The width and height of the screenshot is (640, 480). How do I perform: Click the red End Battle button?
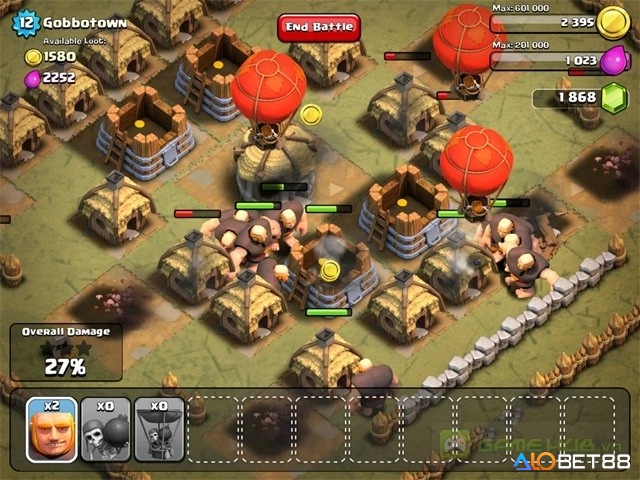click(x=318, y=27)
